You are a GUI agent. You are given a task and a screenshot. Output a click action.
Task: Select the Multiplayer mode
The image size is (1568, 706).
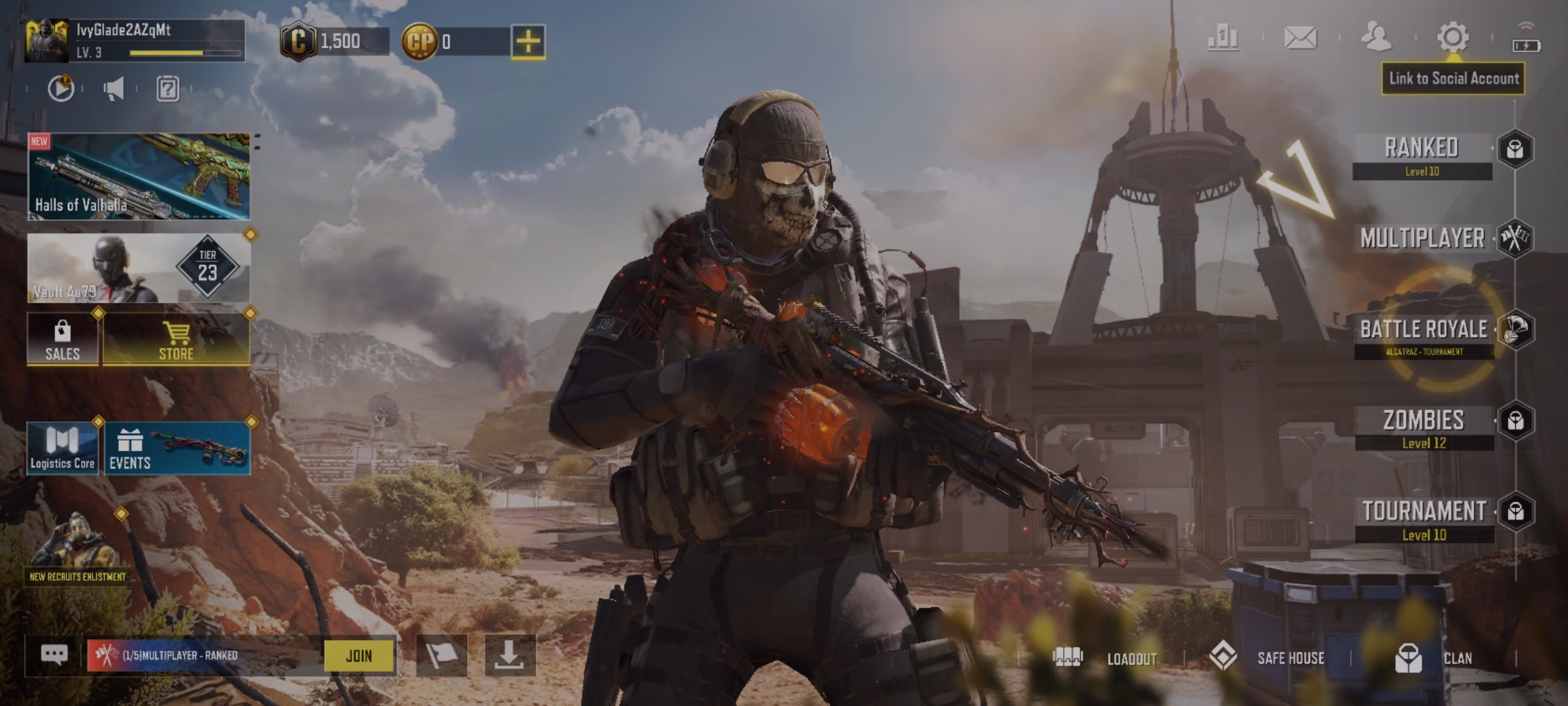[1422, 239]
